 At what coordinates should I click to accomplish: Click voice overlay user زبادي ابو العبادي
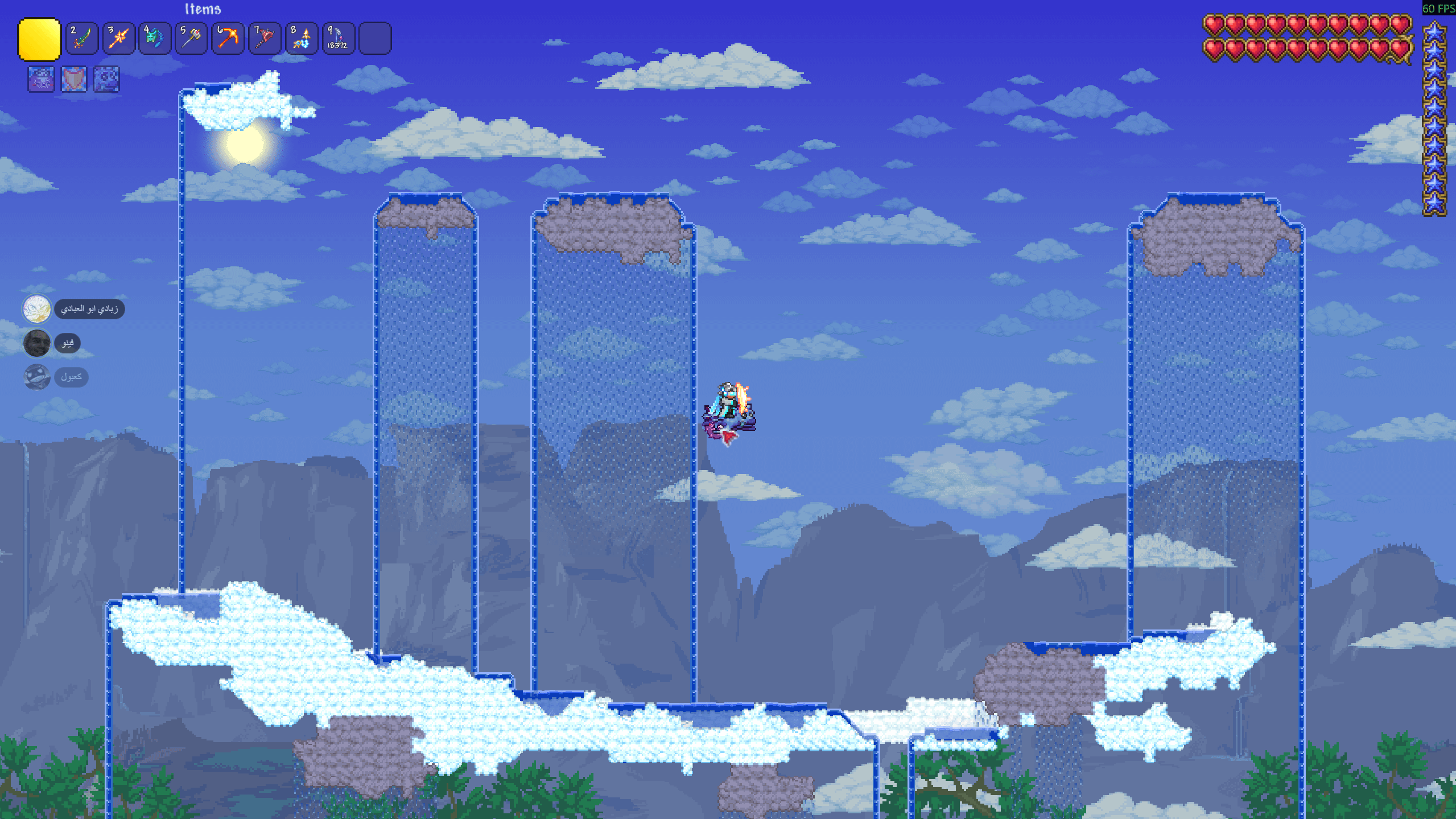coord(89,309)
